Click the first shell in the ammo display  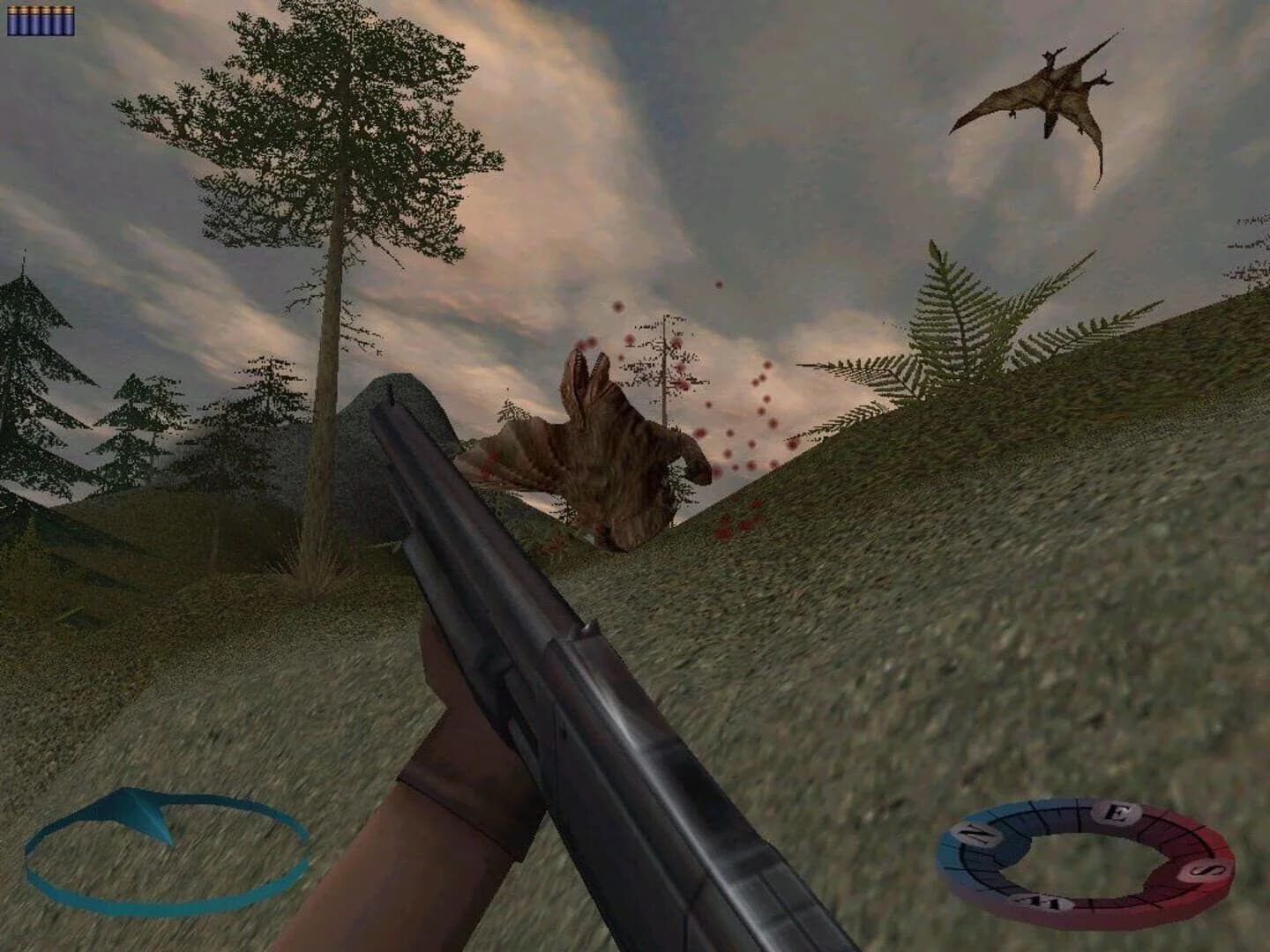click(13, 21)
